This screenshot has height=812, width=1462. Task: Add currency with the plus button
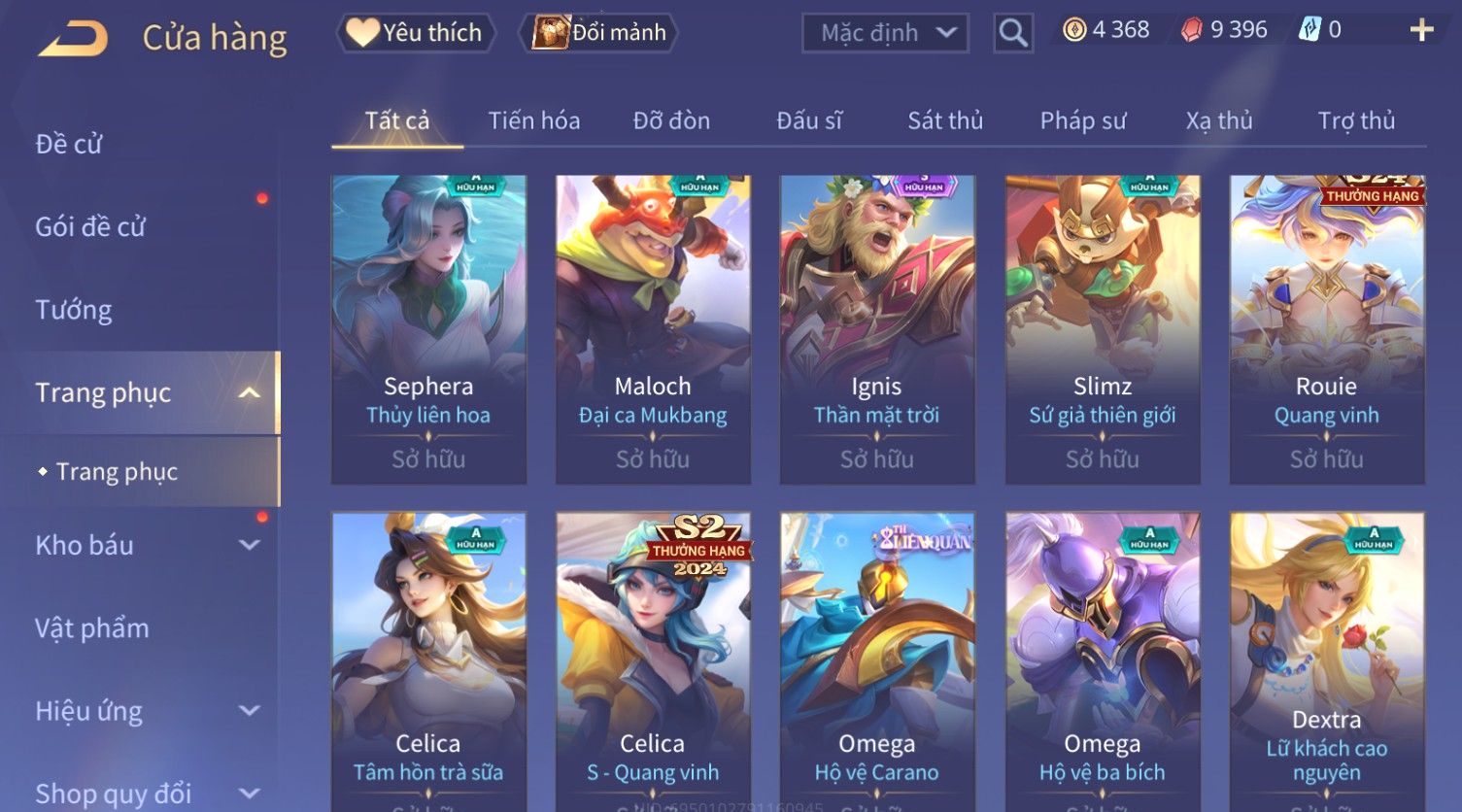[x=1421, y=31]
